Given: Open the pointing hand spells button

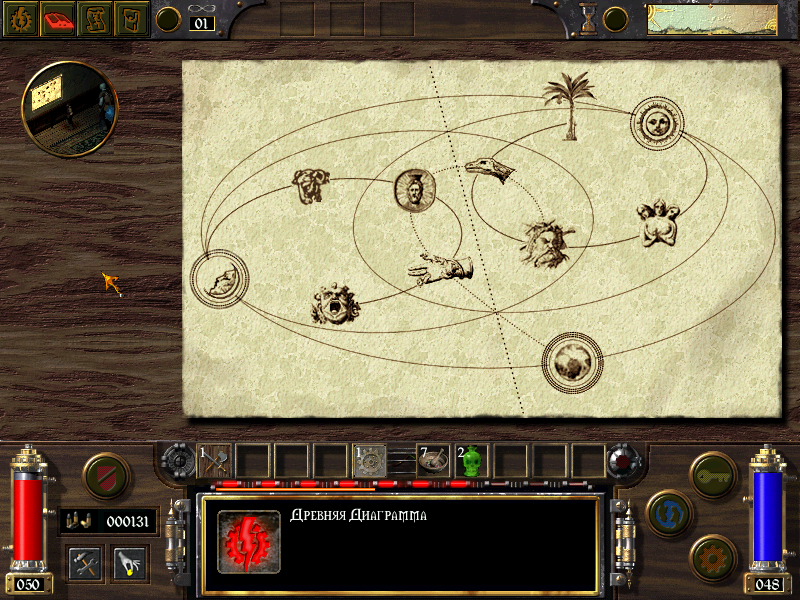Looking at the screenshot, I should tap(130, 561).
